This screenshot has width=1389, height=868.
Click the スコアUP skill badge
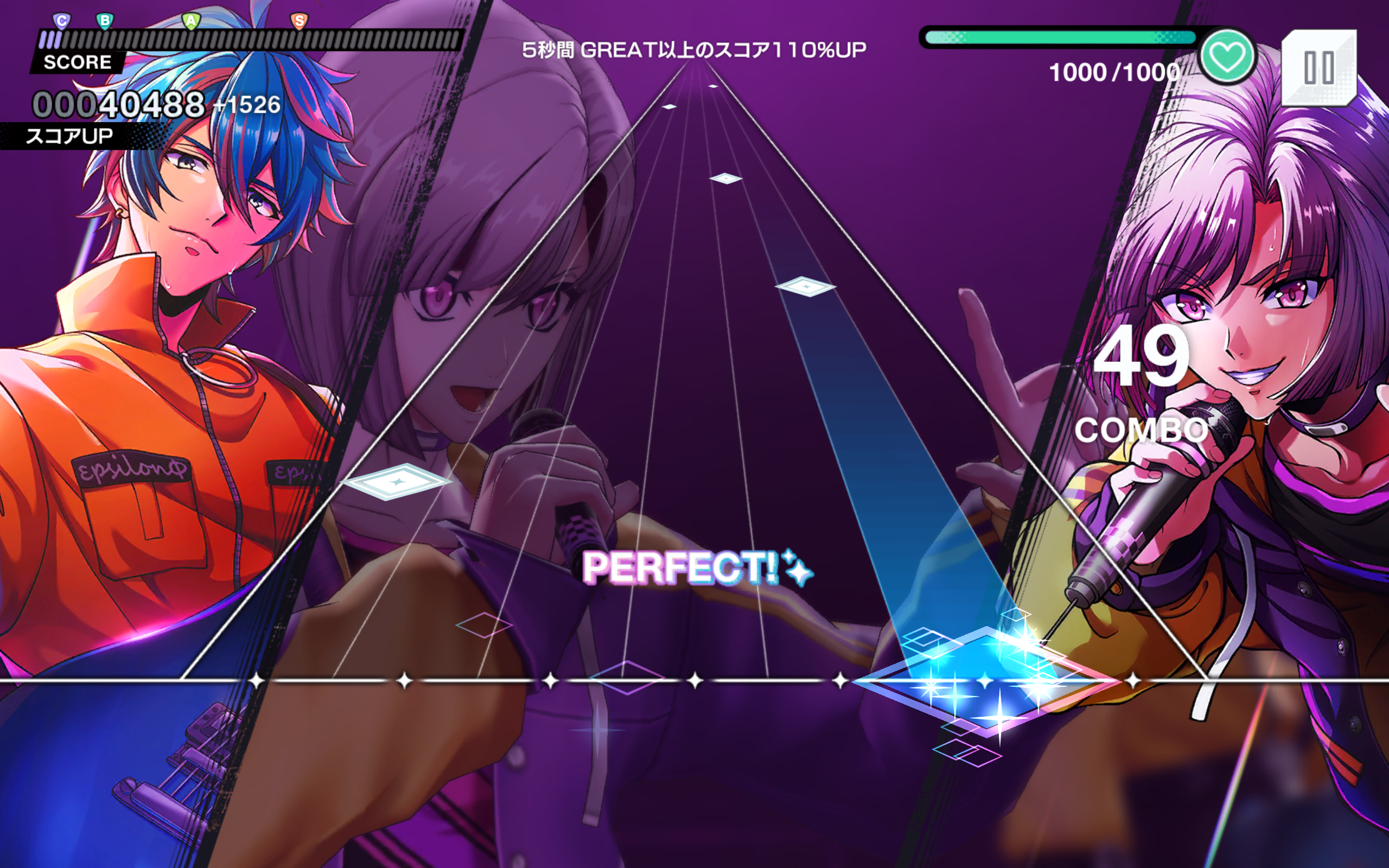(x=69, y=136)
